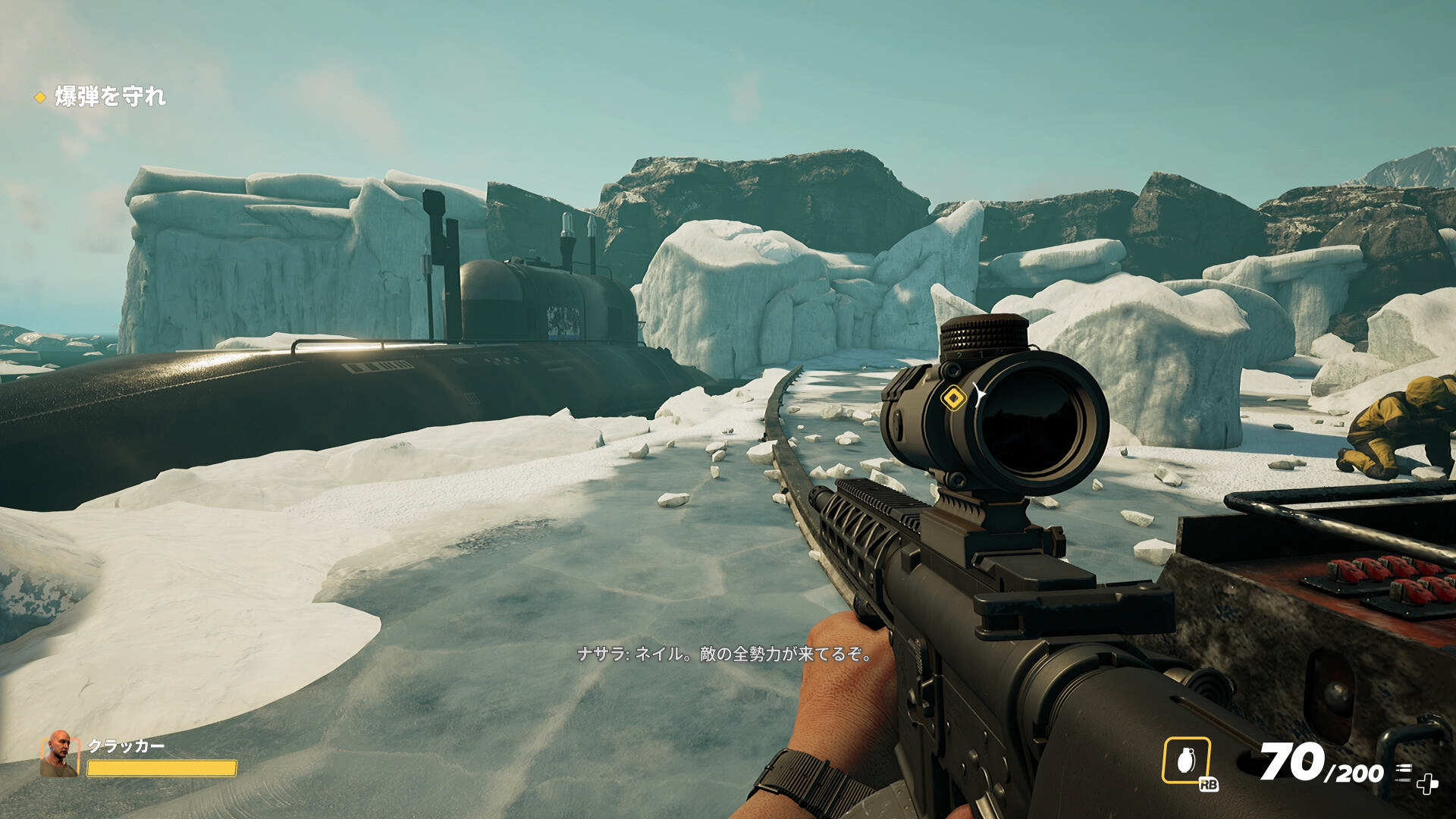The height and width of the screenshot is (819, 1456).
Task: Click the white plus heal icon
Action: click(1427, 784)
